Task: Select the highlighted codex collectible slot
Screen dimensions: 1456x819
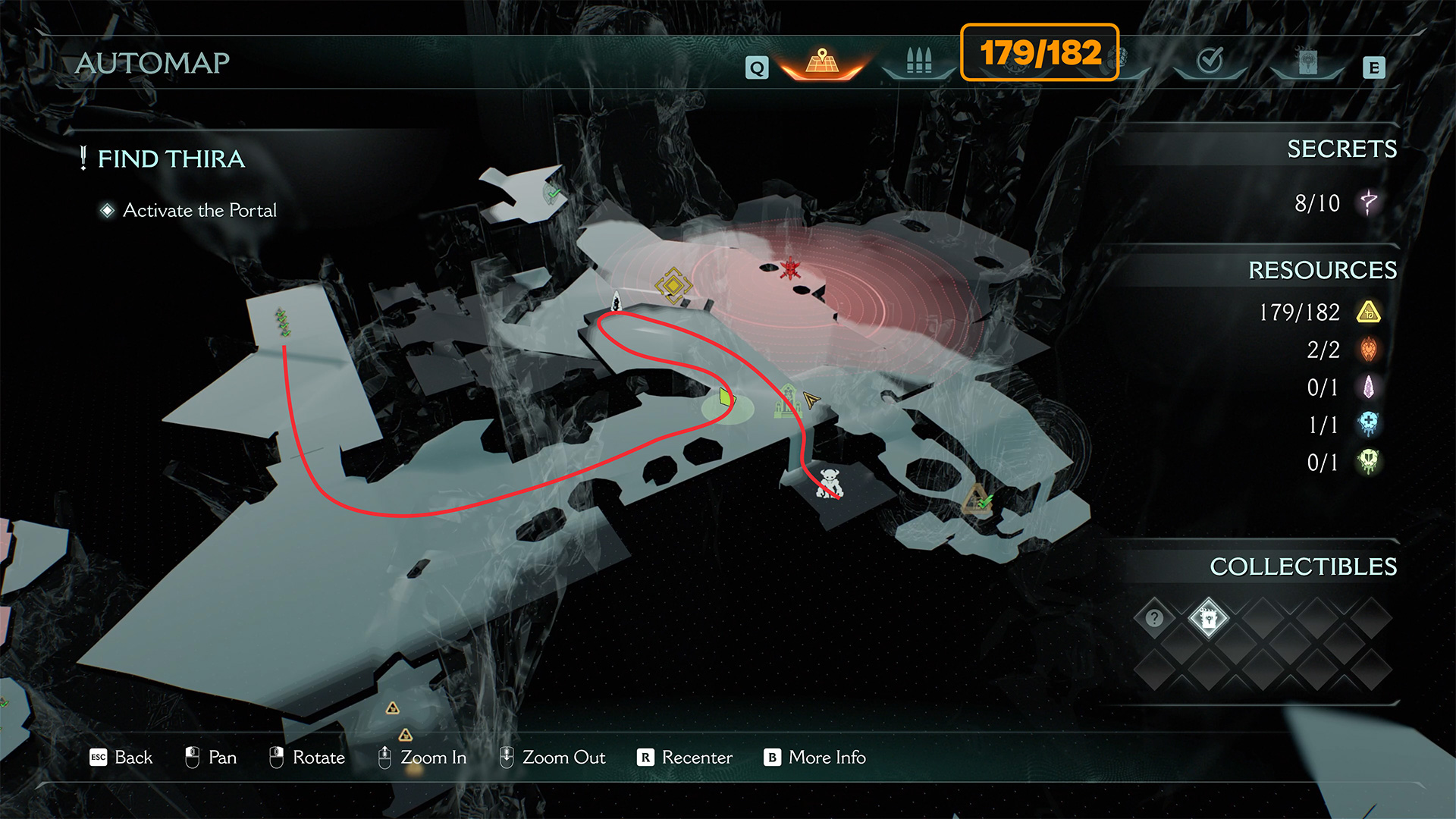Action: [x=1208, y=619]
